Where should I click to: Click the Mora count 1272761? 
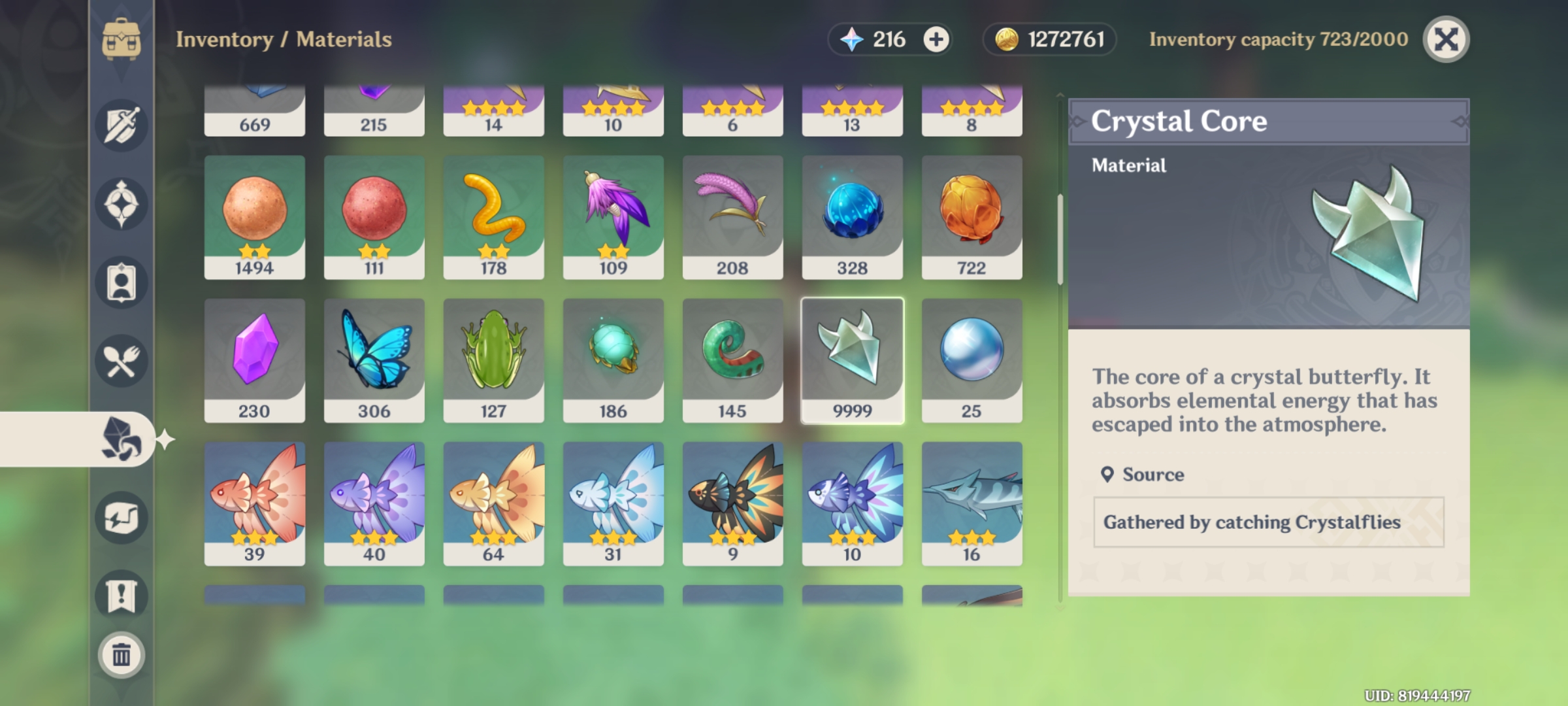(x=1050, y=39)
